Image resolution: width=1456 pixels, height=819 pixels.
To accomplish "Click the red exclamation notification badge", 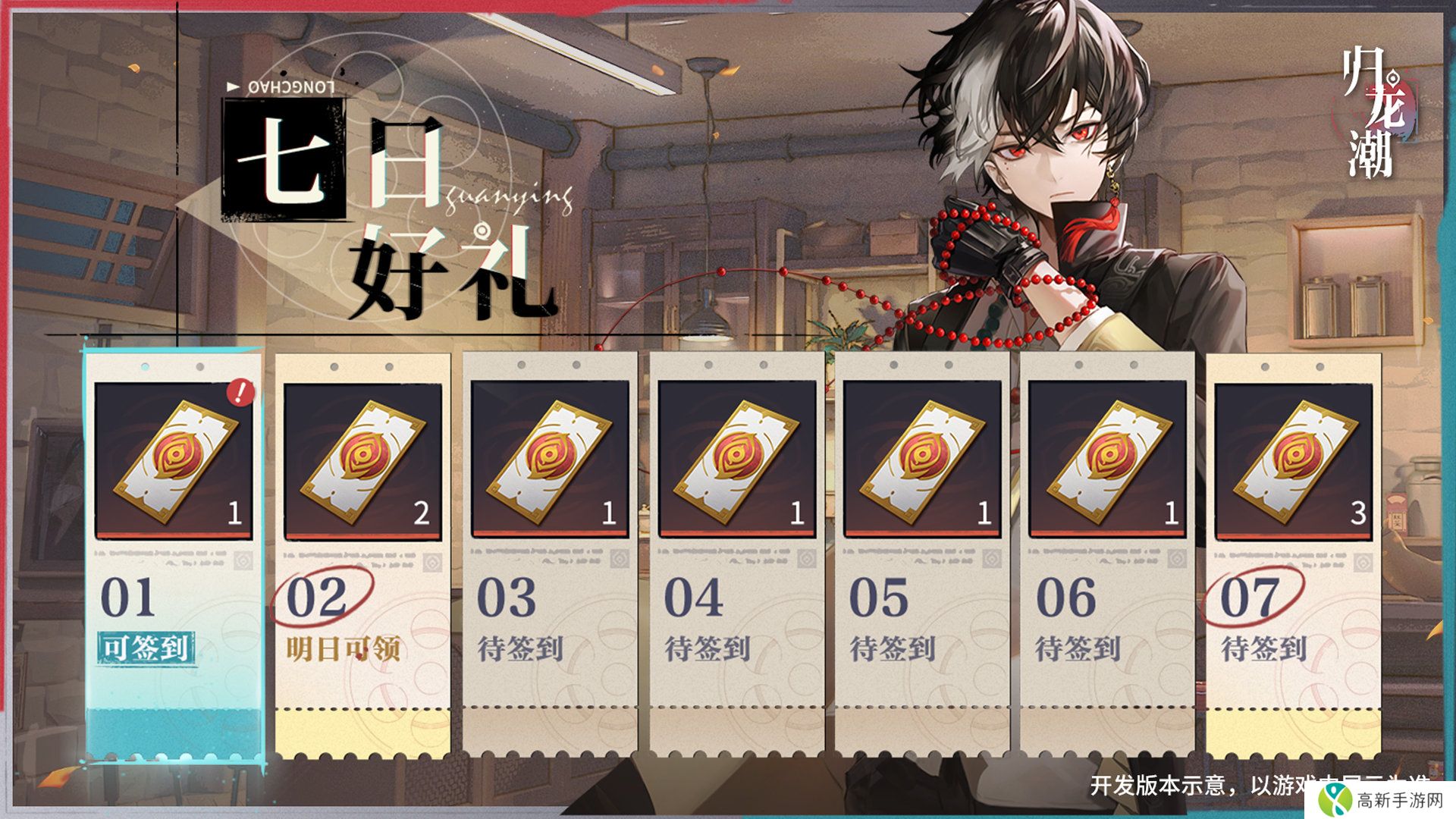I will 240,392.
